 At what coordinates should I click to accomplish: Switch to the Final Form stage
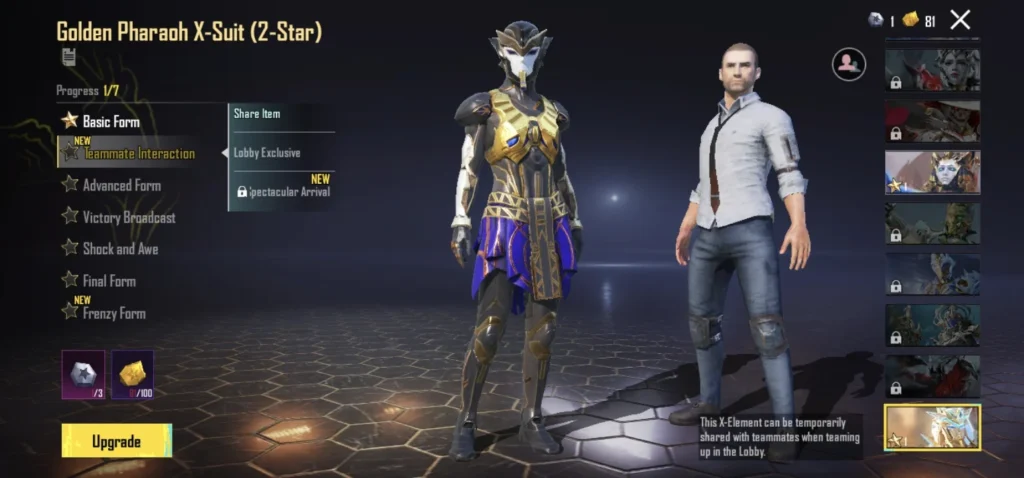[x=108, y=281]
